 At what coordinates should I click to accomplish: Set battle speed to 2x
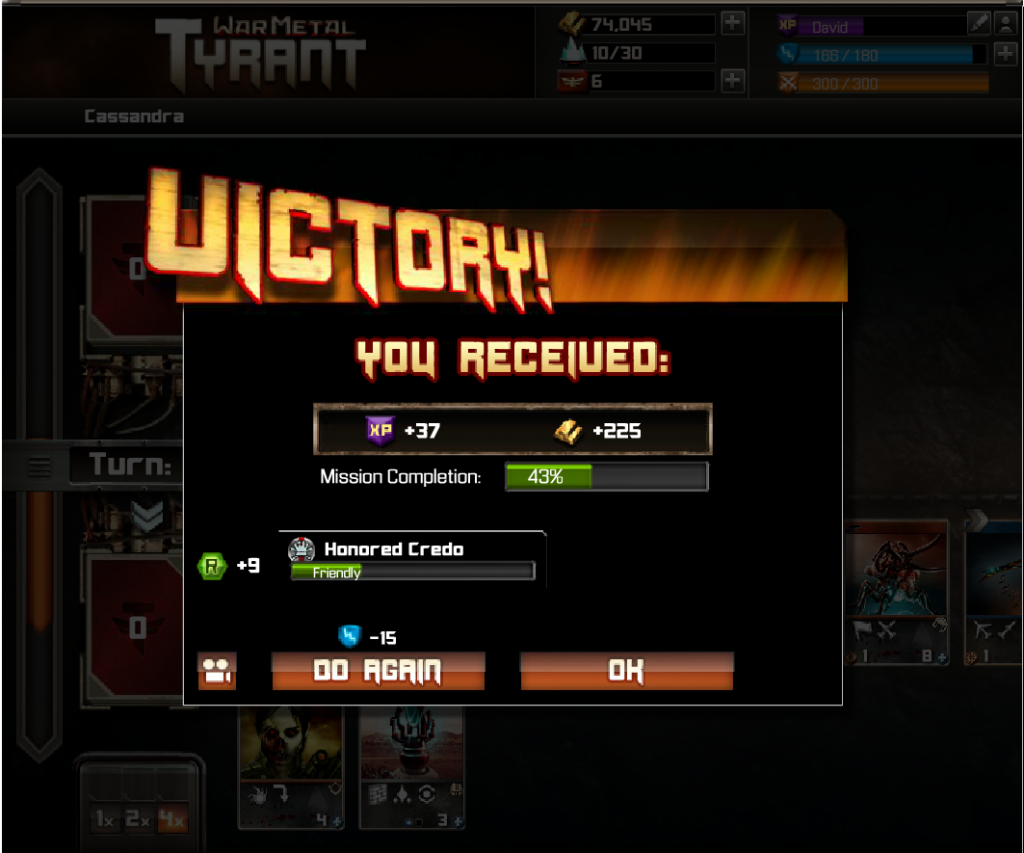(x=137, y=820)
